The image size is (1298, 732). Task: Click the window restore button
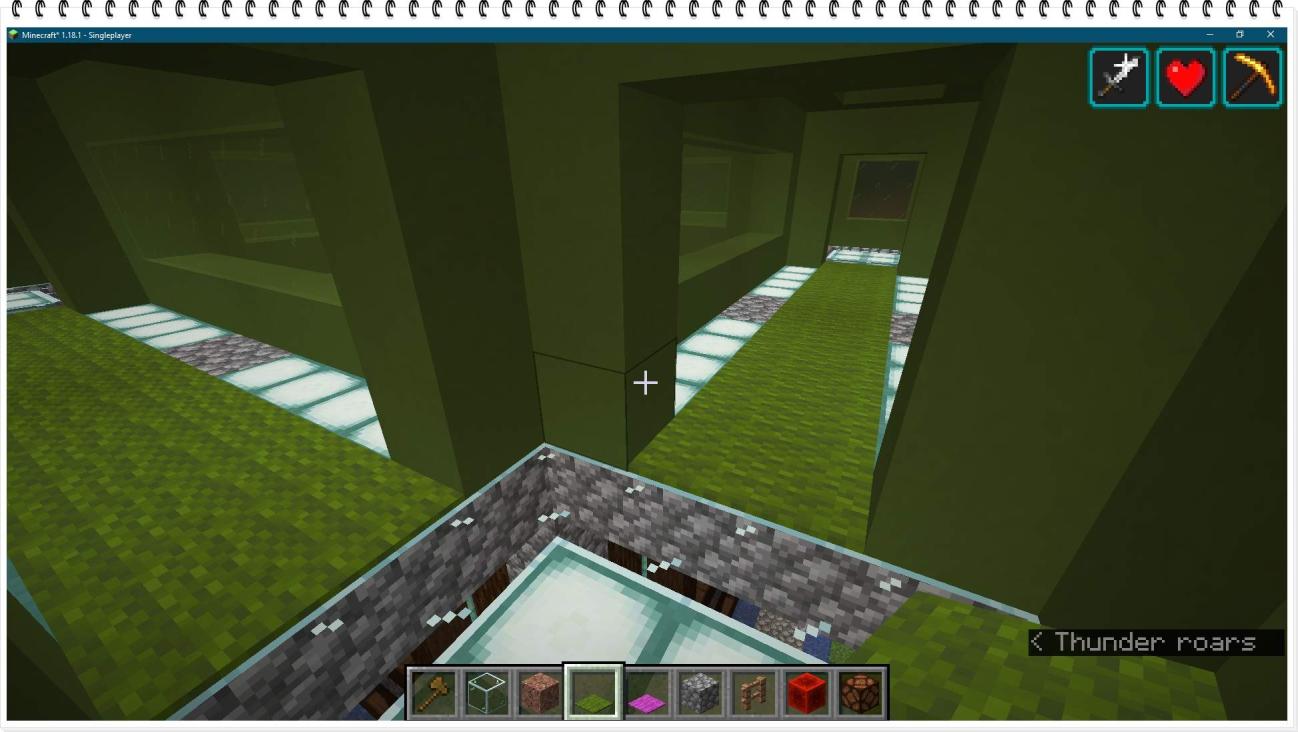(x=1240, y=33)
